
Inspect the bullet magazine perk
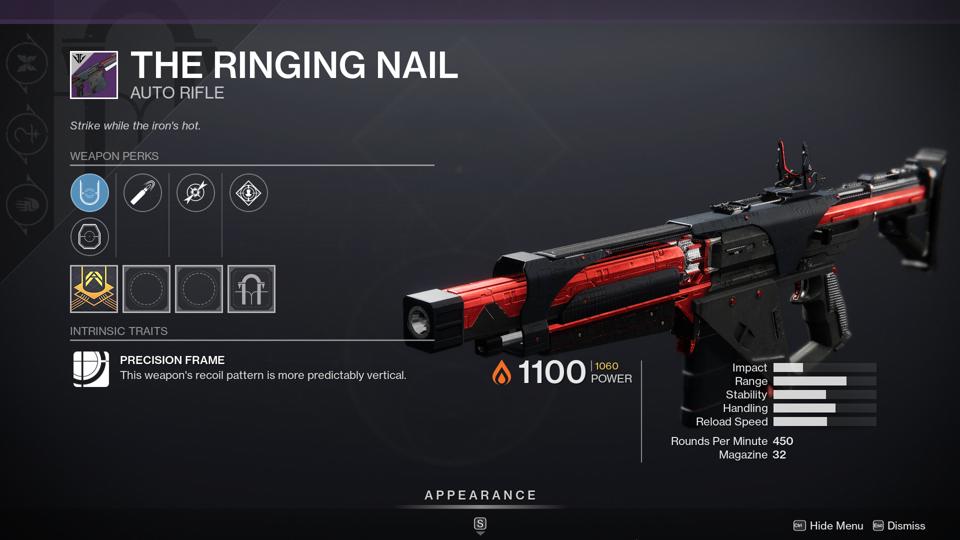click(142, 192)
